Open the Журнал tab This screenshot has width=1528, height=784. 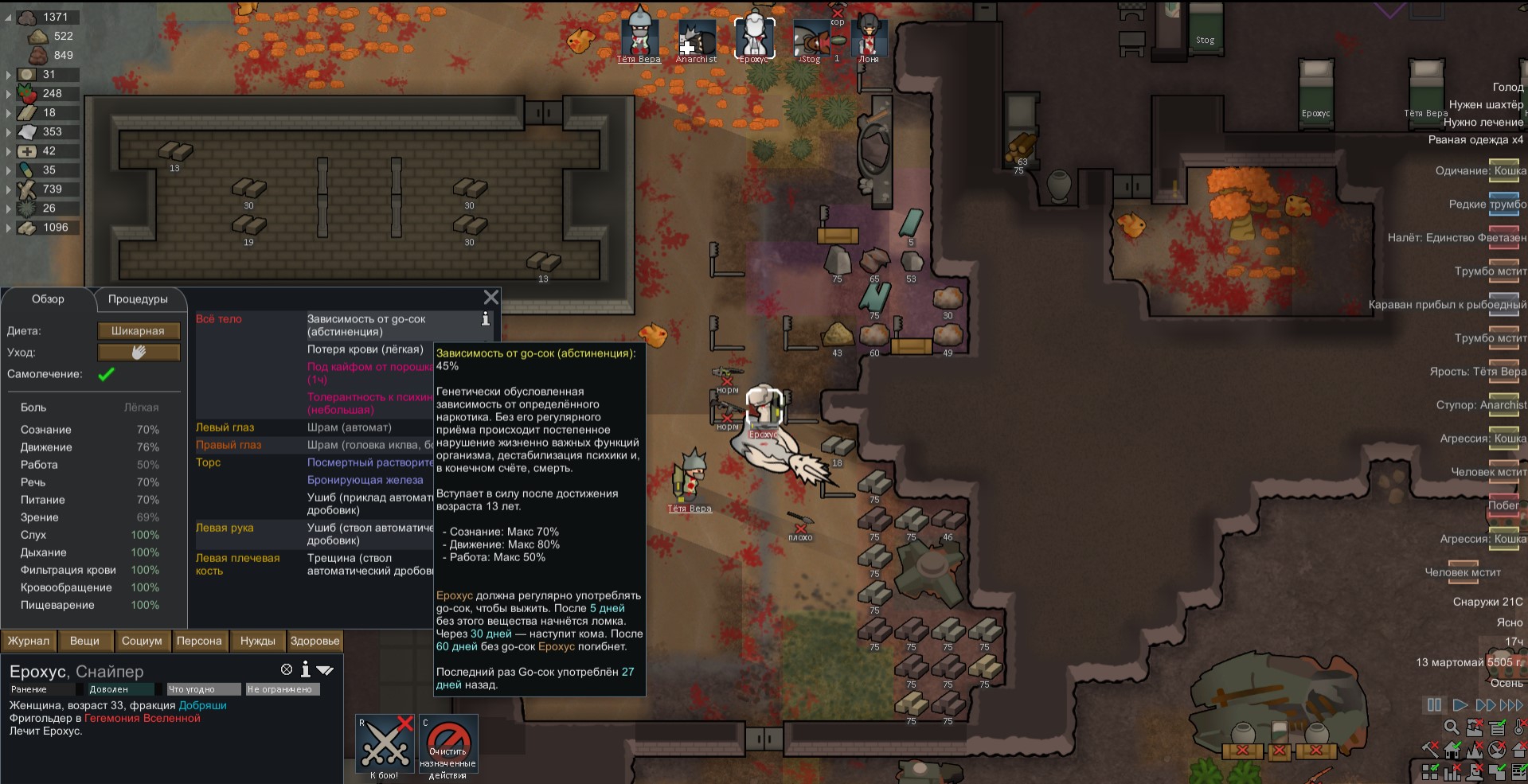pyautogui.click(x=29, y=641)
